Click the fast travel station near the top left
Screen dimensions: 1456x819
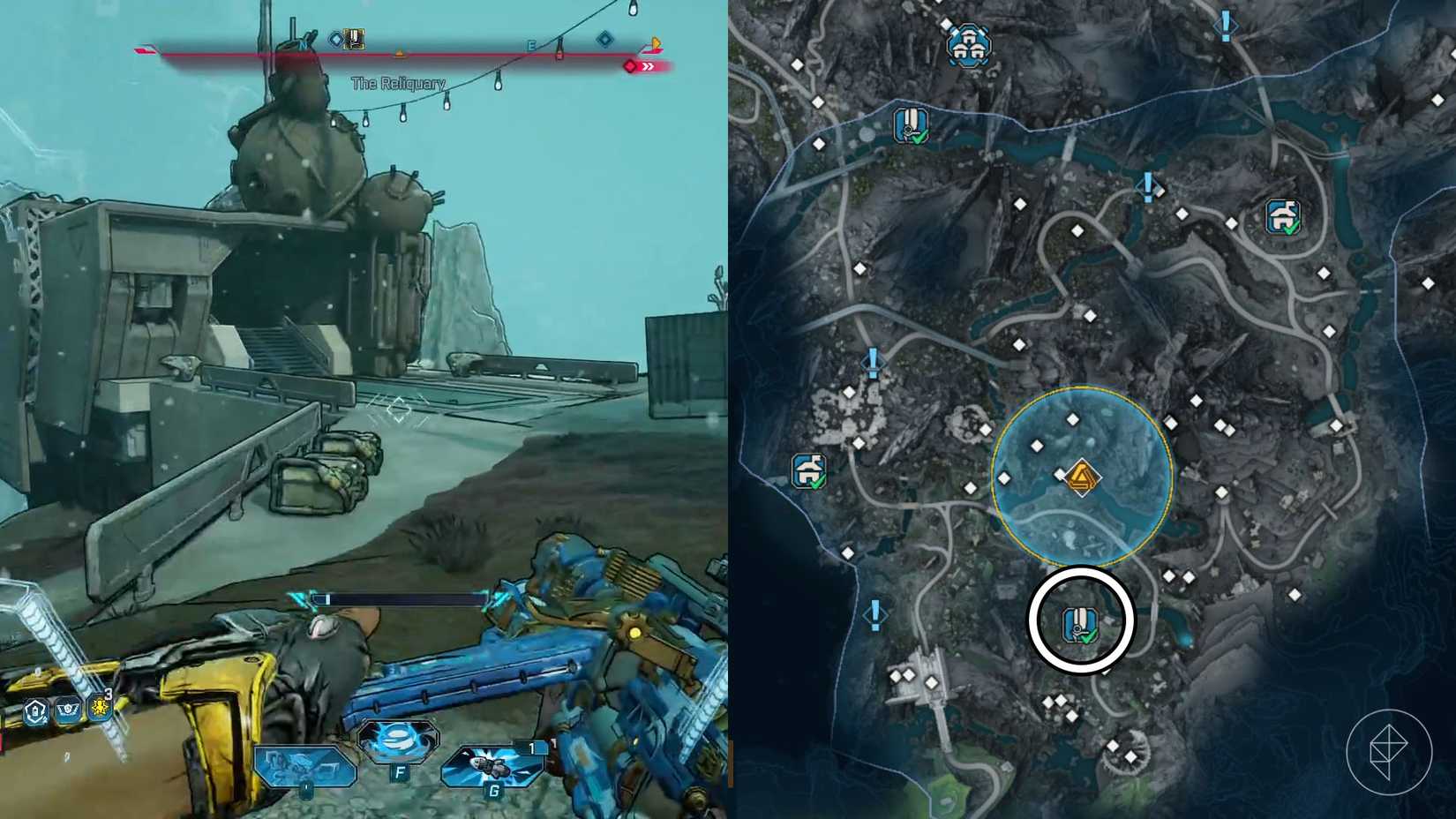[910, 125]
